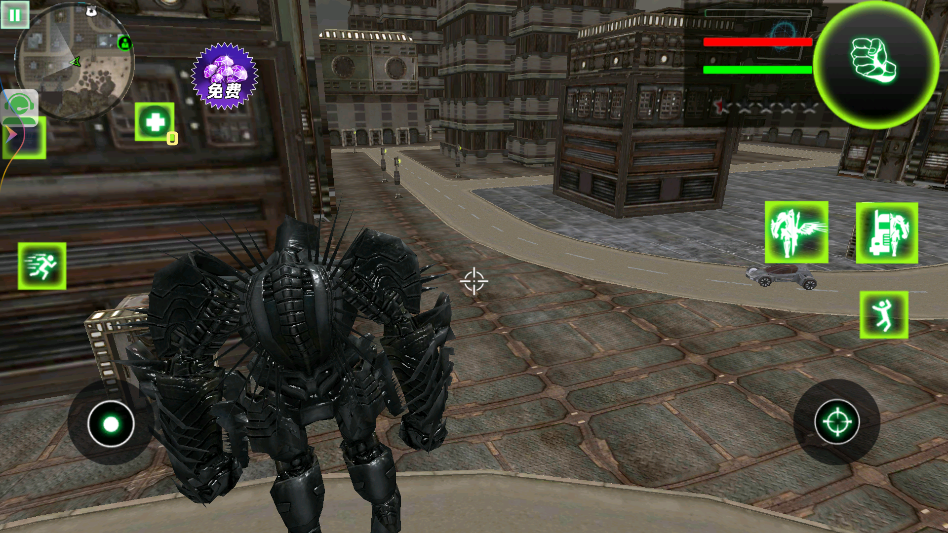
Task: Activate the winged robot flight transformation
Action: click(x=796, y=233)
